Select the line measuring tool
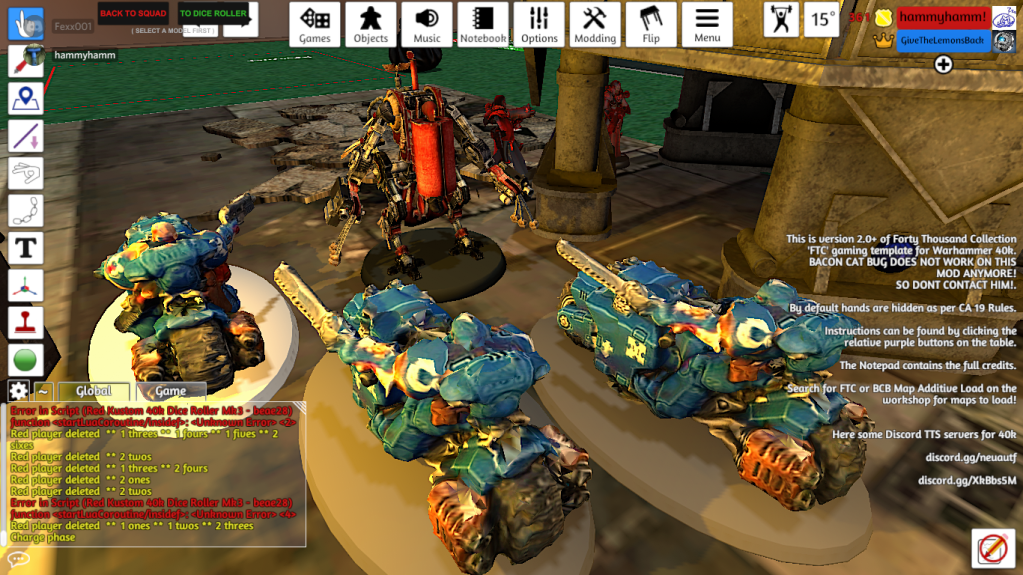Viewport: 1023px width, 575px height. pos(26,135)
